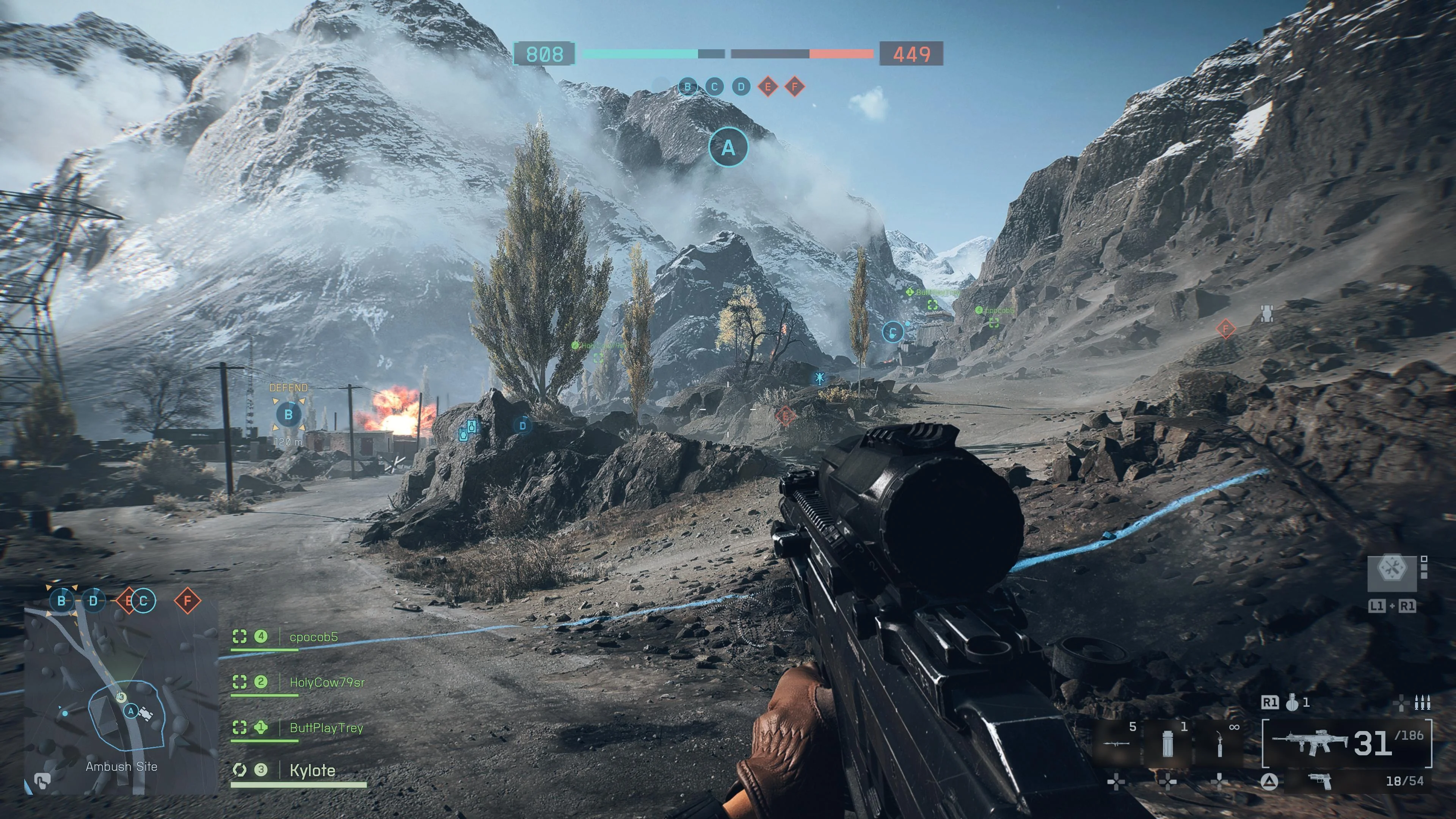Click objective C in the top scoreboard strip

tap(714, 87)
